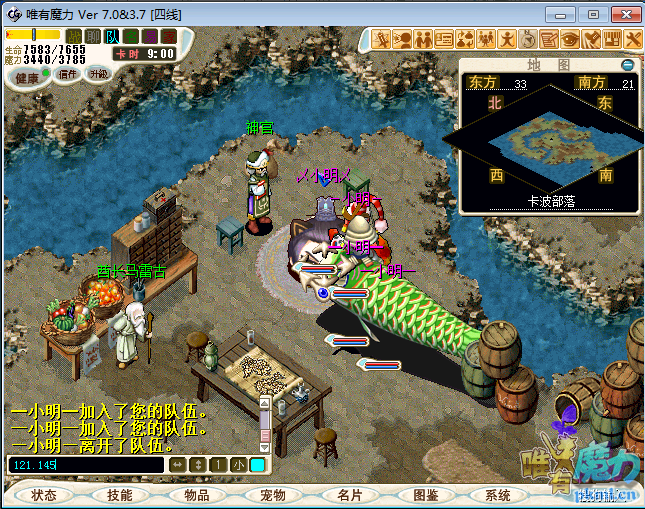Open the 物品 (Items) menu
645x509 pixels.
pyautogui.click(x=195, y=495)
